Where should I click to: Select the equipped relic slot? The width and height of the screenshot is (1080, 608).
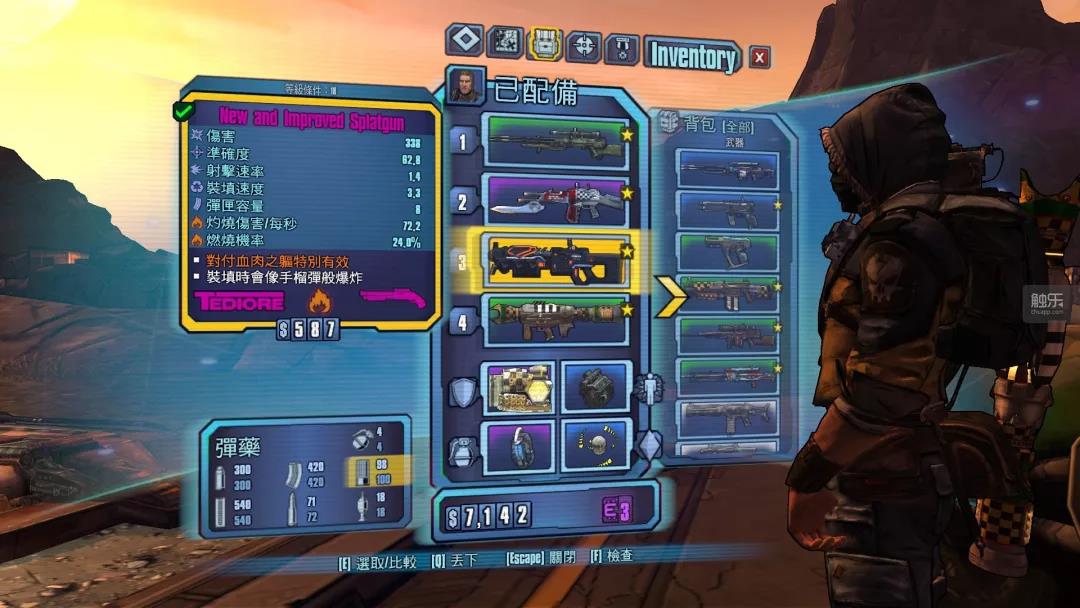tap(596, 446)
